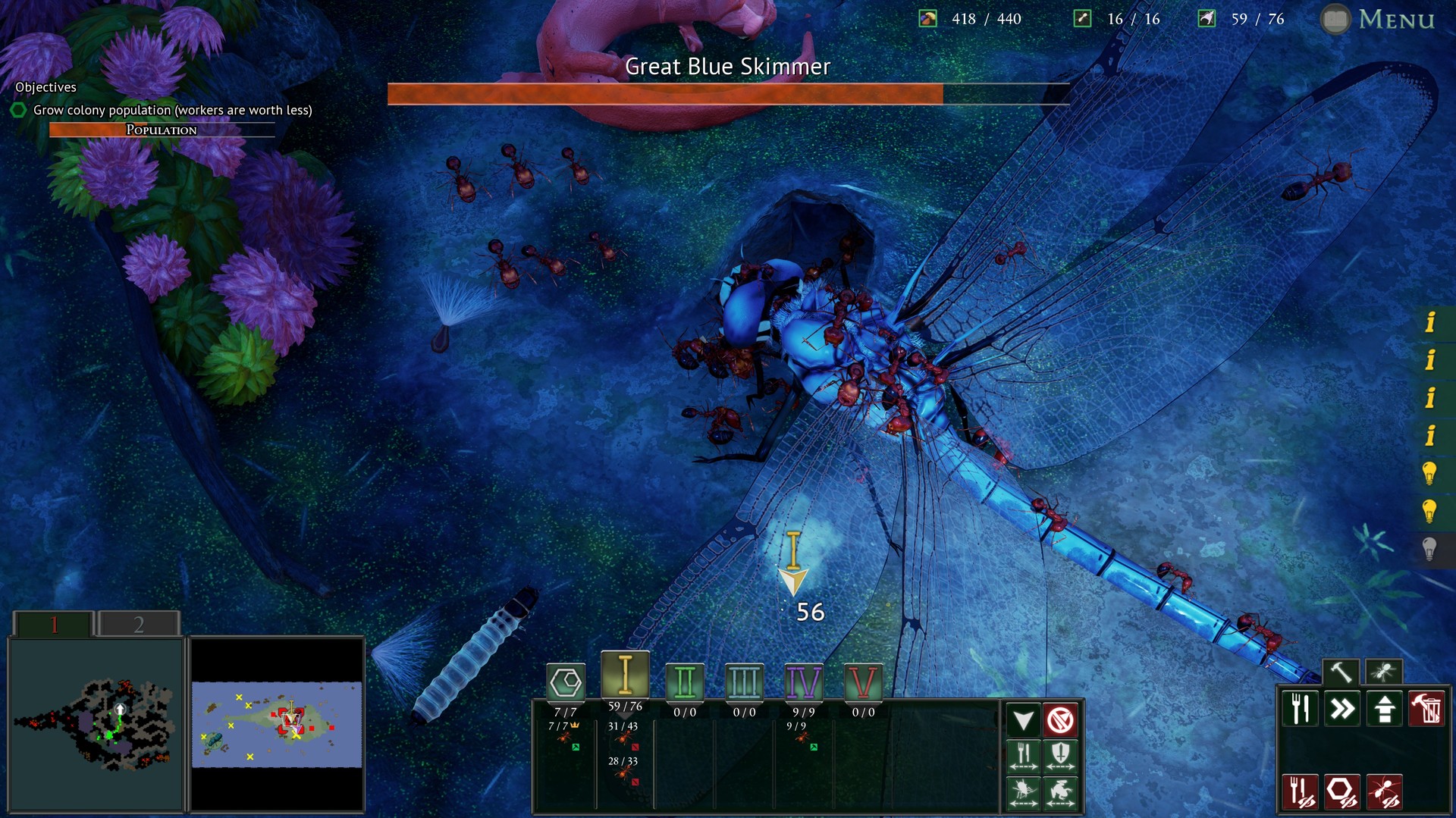Expand pheromone group II details
This screenshot has width=1456, height=818.
pos(686,682)
